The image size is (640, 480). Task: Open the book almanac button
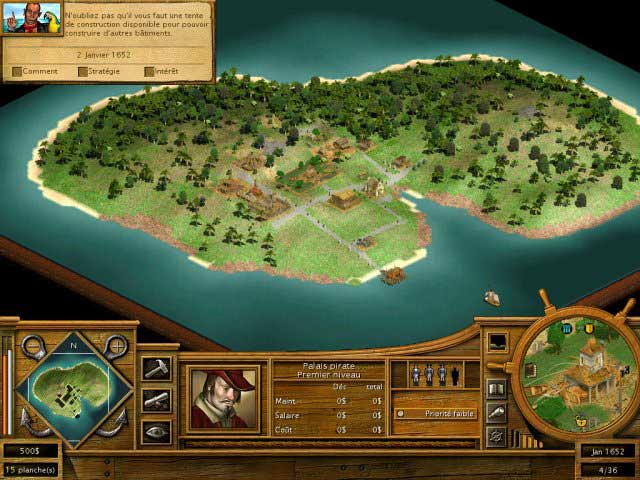click(495, 389)
